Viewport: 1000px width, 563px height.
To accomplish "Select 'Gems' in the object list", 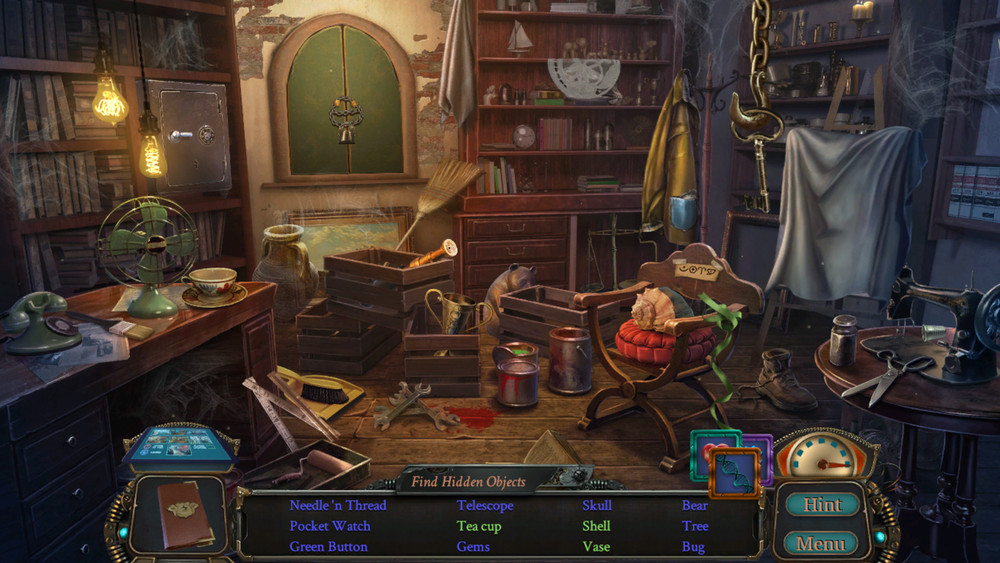I will tap(473, 547).
